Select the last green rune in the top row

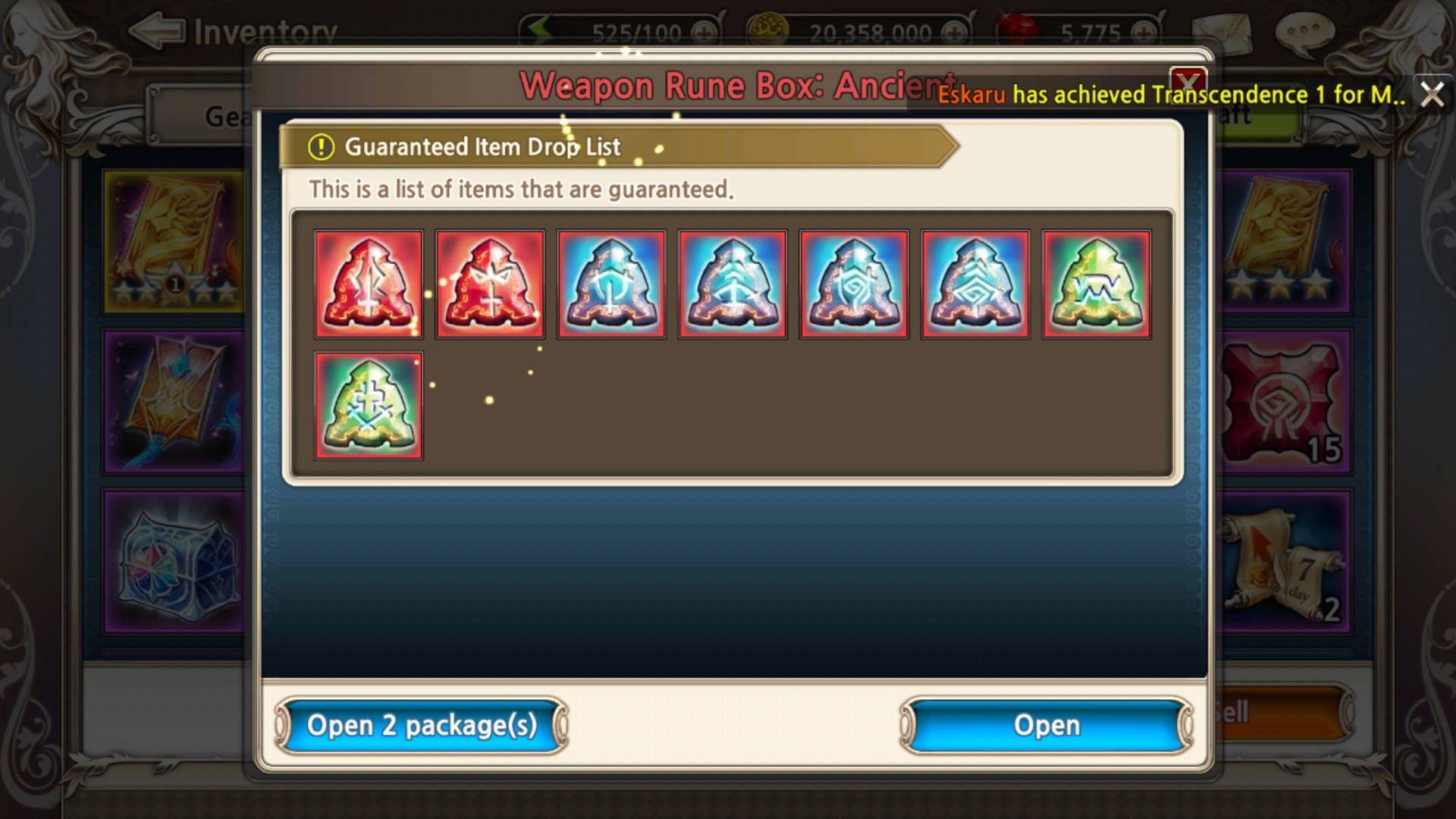coord(1095,284)
